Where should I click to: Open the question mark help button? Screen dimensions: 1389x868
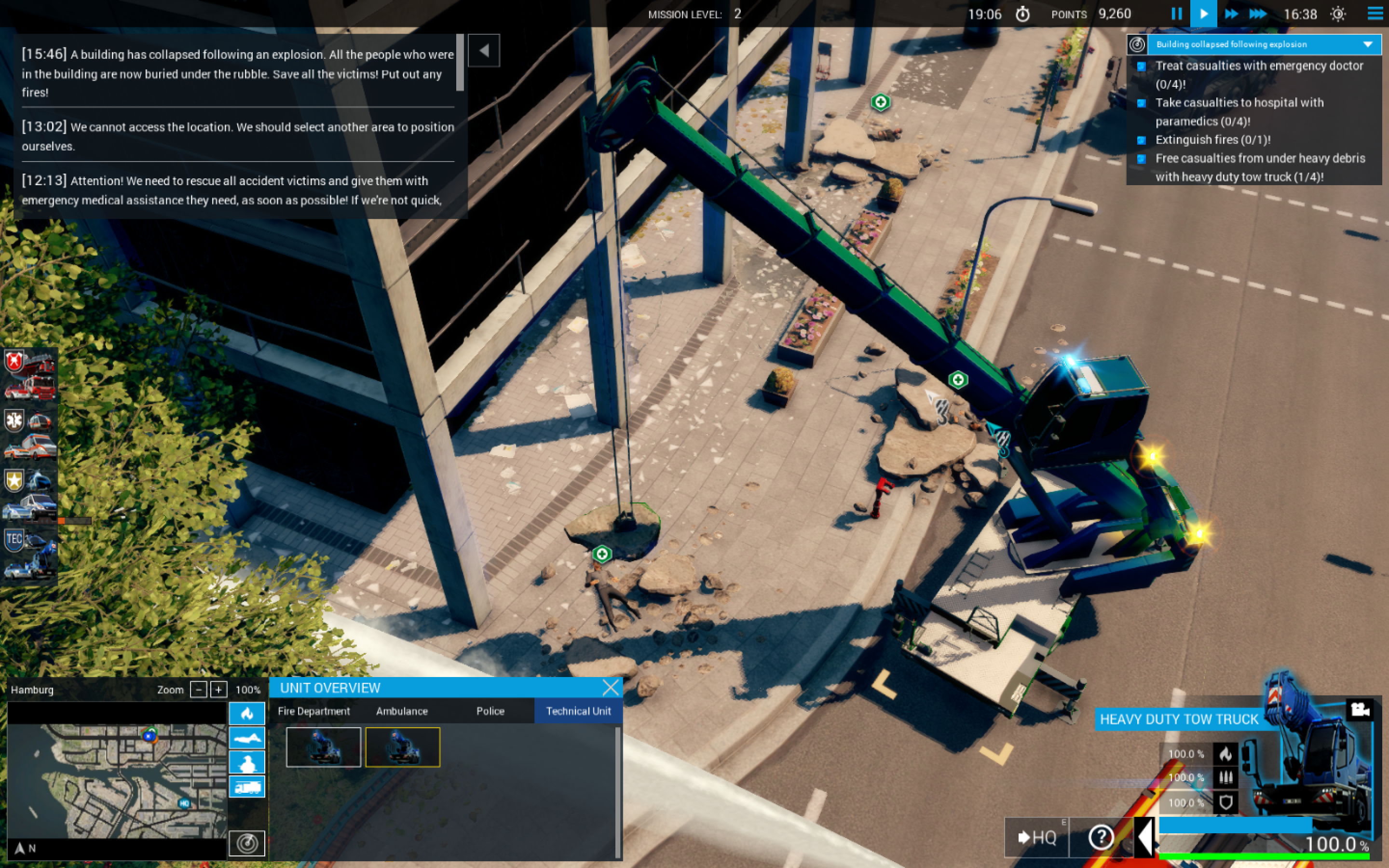click(1100, 838)
